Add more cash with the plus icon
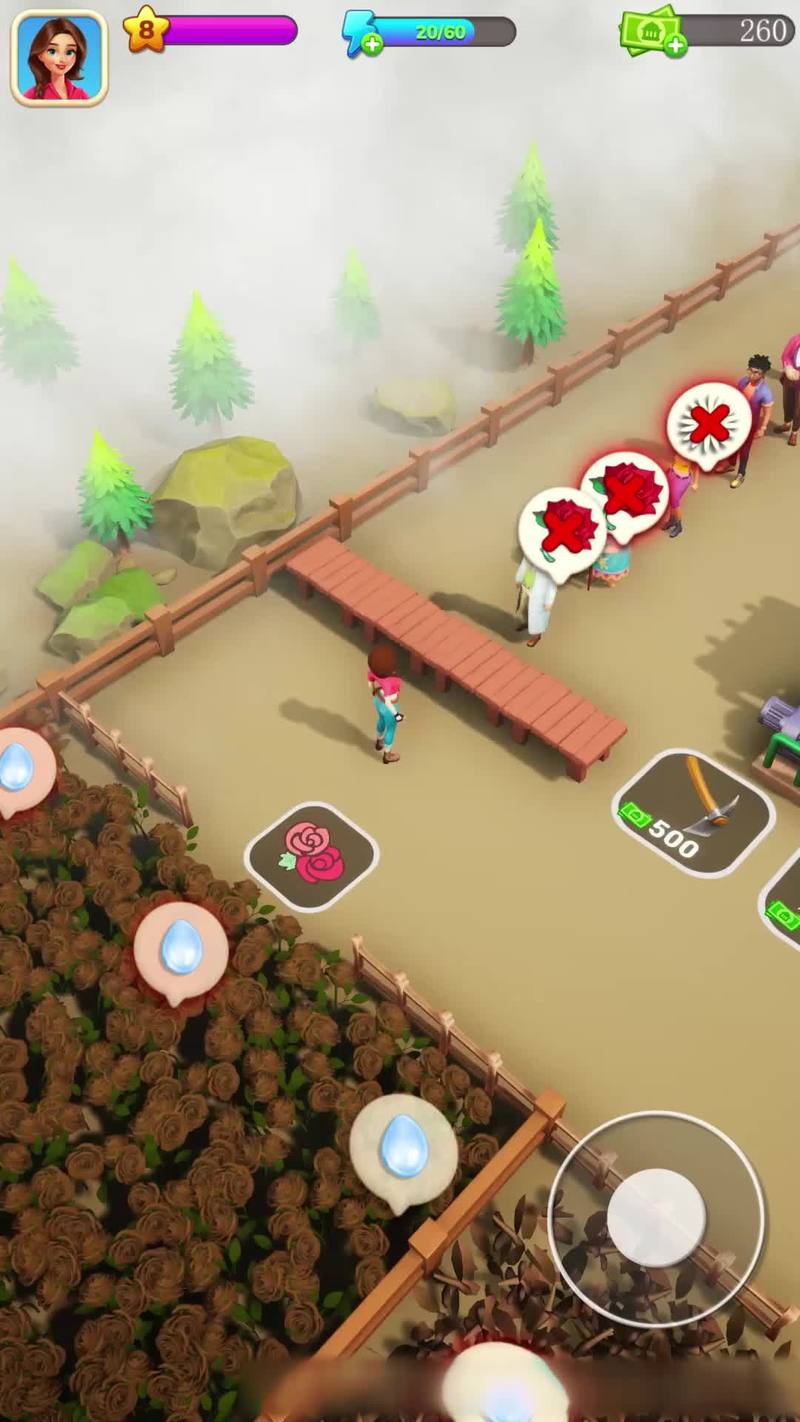 675,44
